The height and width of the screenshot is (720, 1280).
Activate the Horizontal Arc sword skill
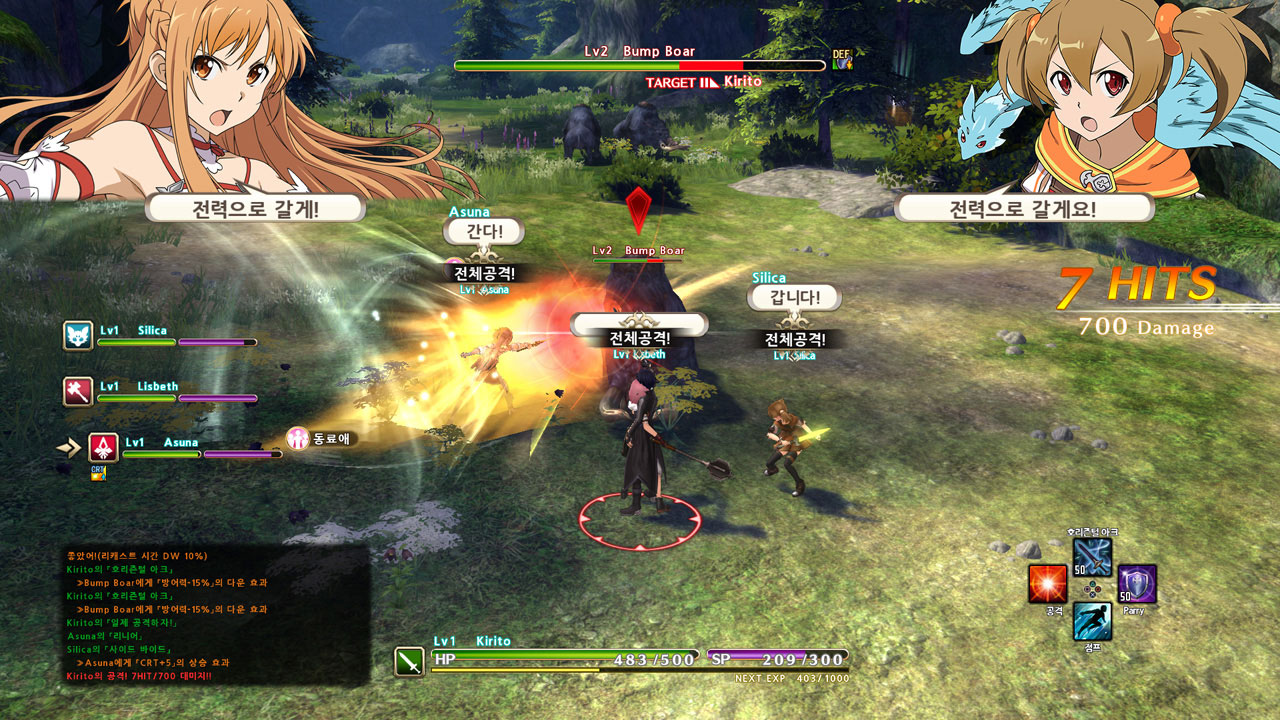1092,557
